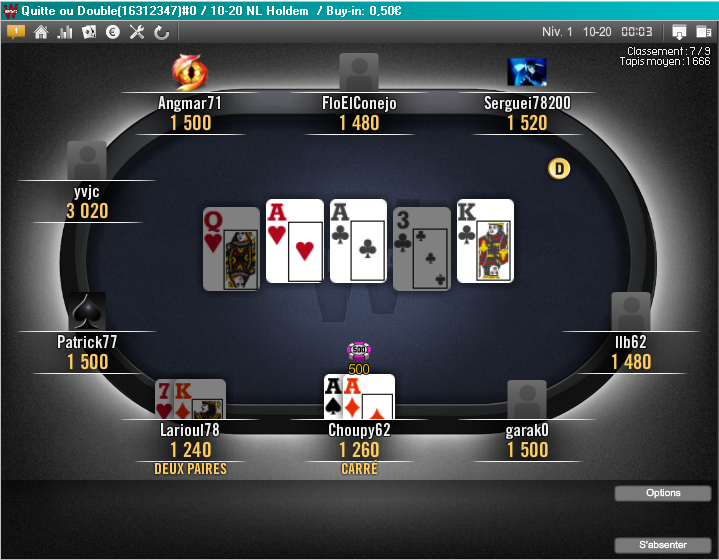Image resolution: width=719 pixels, height=560 pixels.
Task: Select player Serguei78200's blue avatar
Action: (x=527, y=72)
